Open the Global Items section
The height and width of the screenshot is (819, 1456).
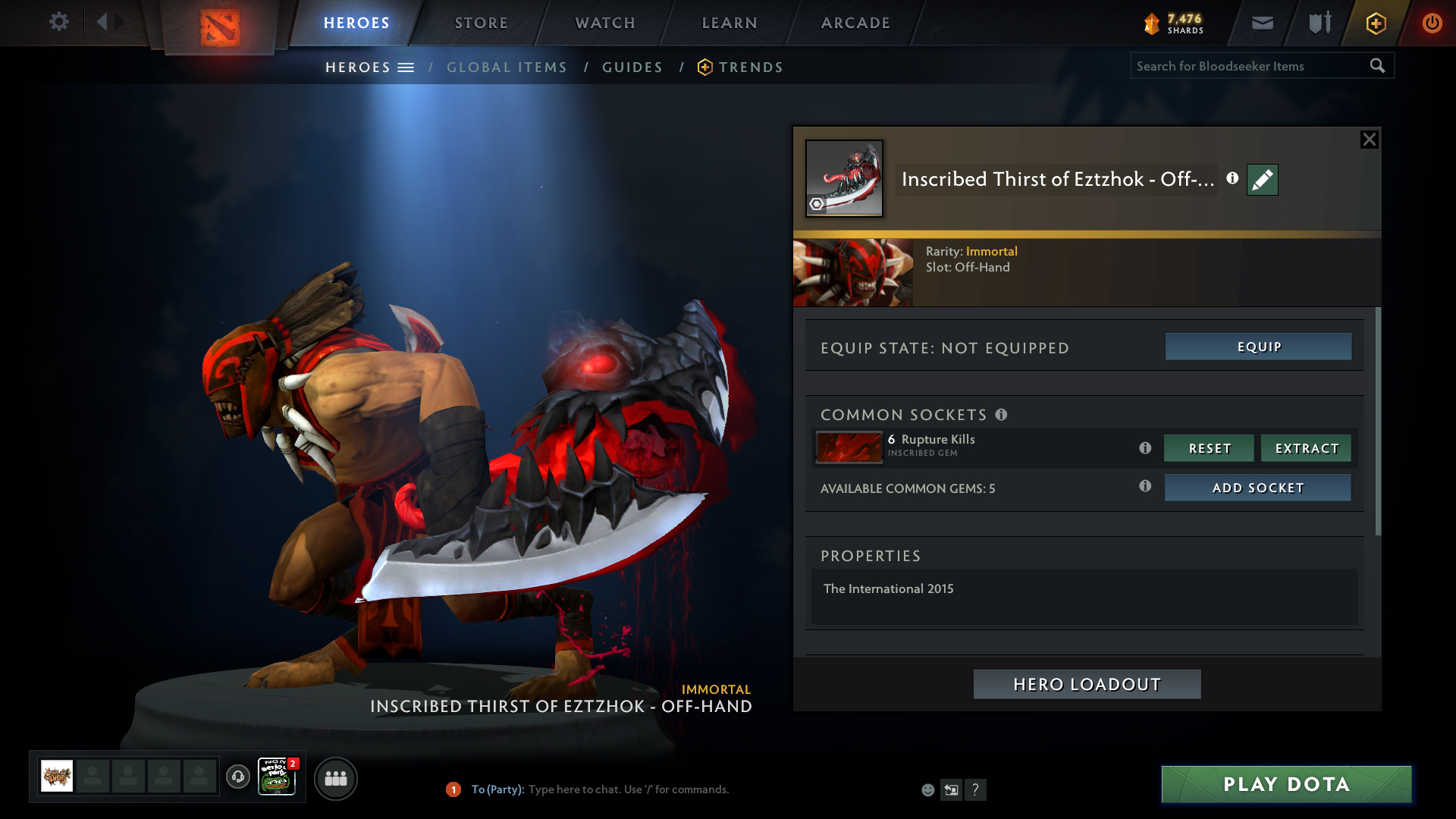point(507,67)
